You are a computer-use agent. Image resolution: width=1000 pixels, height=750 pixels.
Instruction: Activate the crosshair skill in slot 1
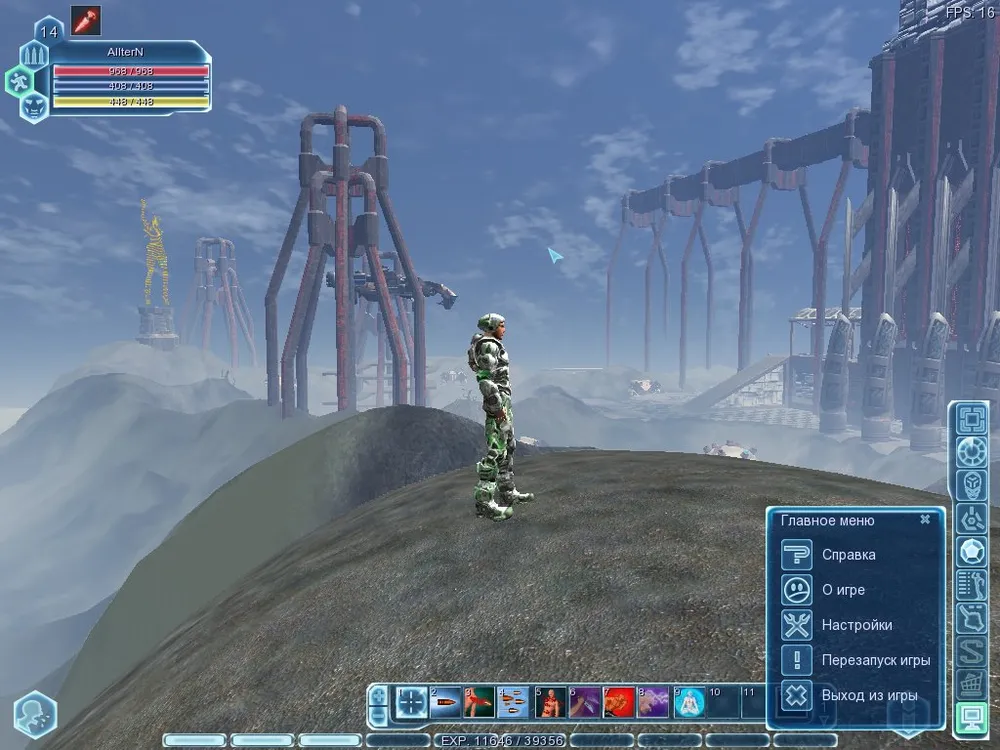pos(410,702)
